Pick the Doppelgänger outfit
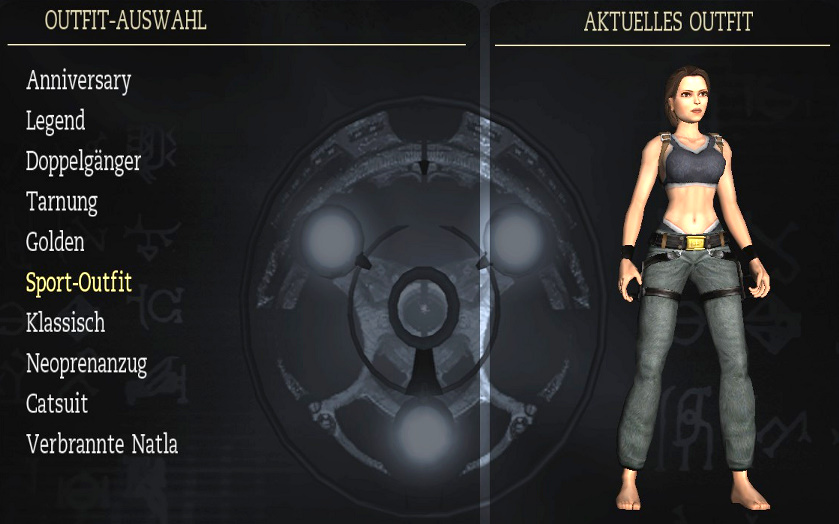This screenshot has height=524, width=839. pyautogui.click(x=83, y=162)
